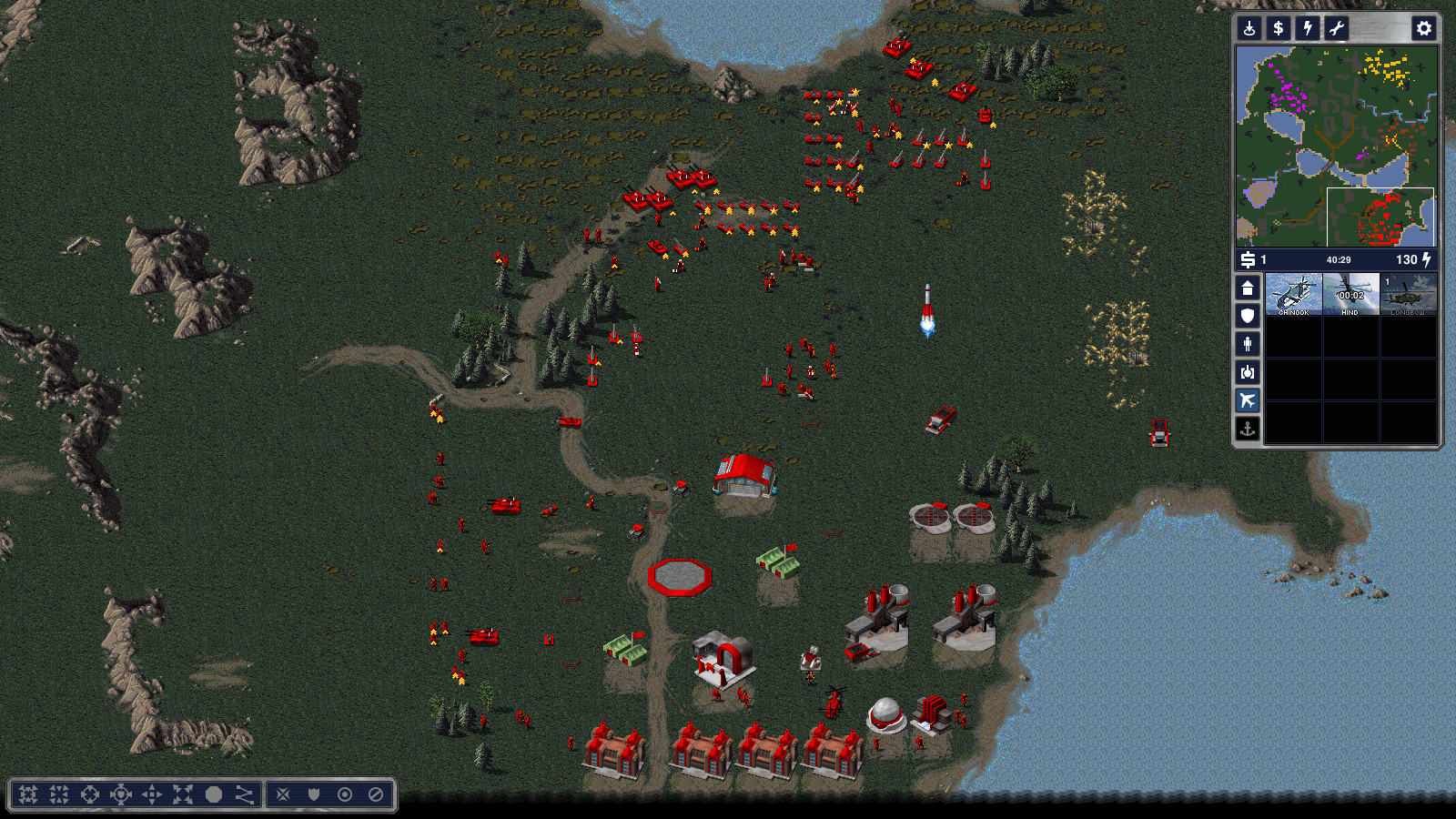The width and height of the screenshot is (1456, 819).
Task: Switch to the buildings production tab
Action: click(x=1248, y=288)
